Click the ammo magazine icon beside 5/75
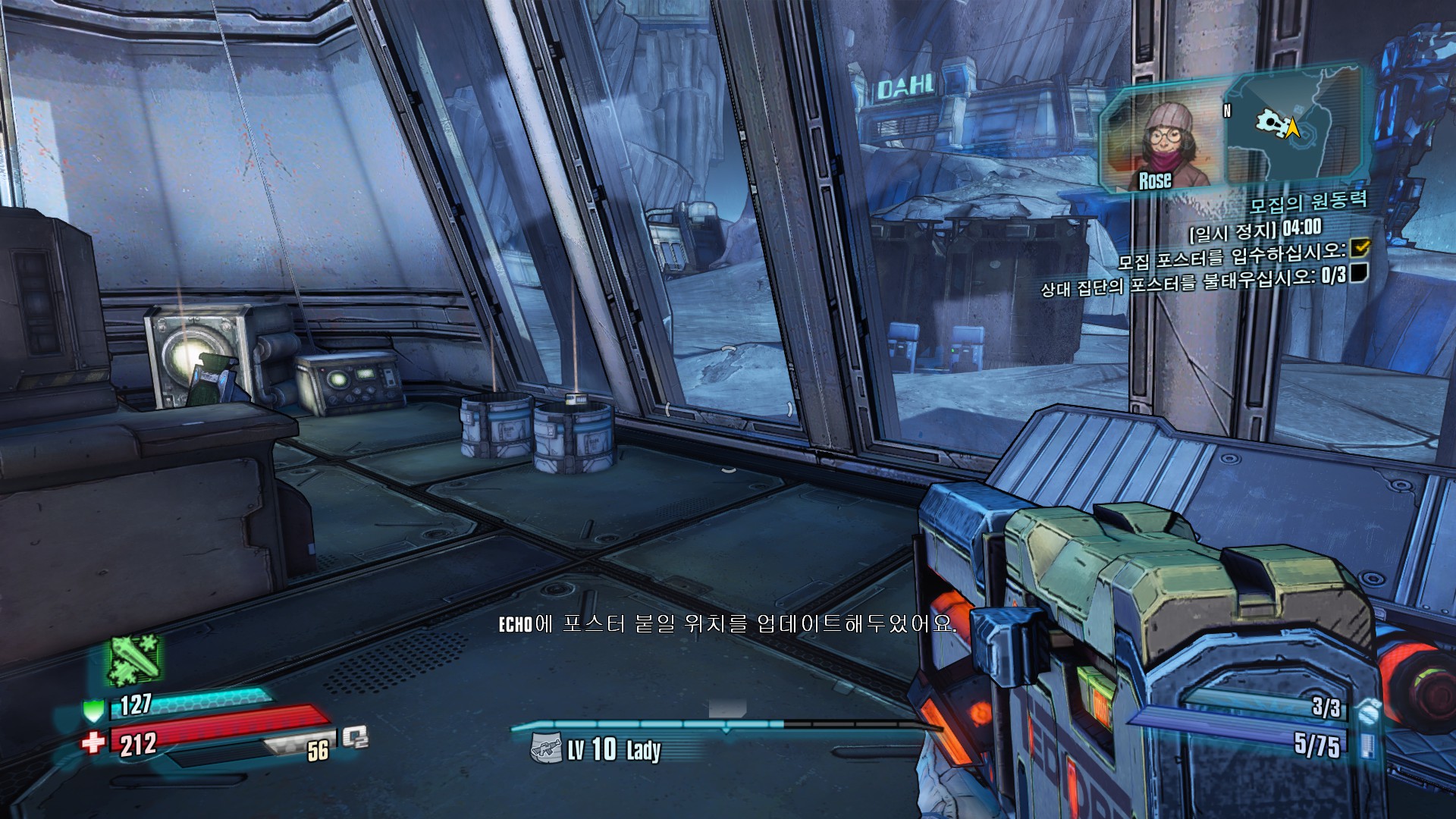Screen dimensions: 1456x819 point(1367,744)
